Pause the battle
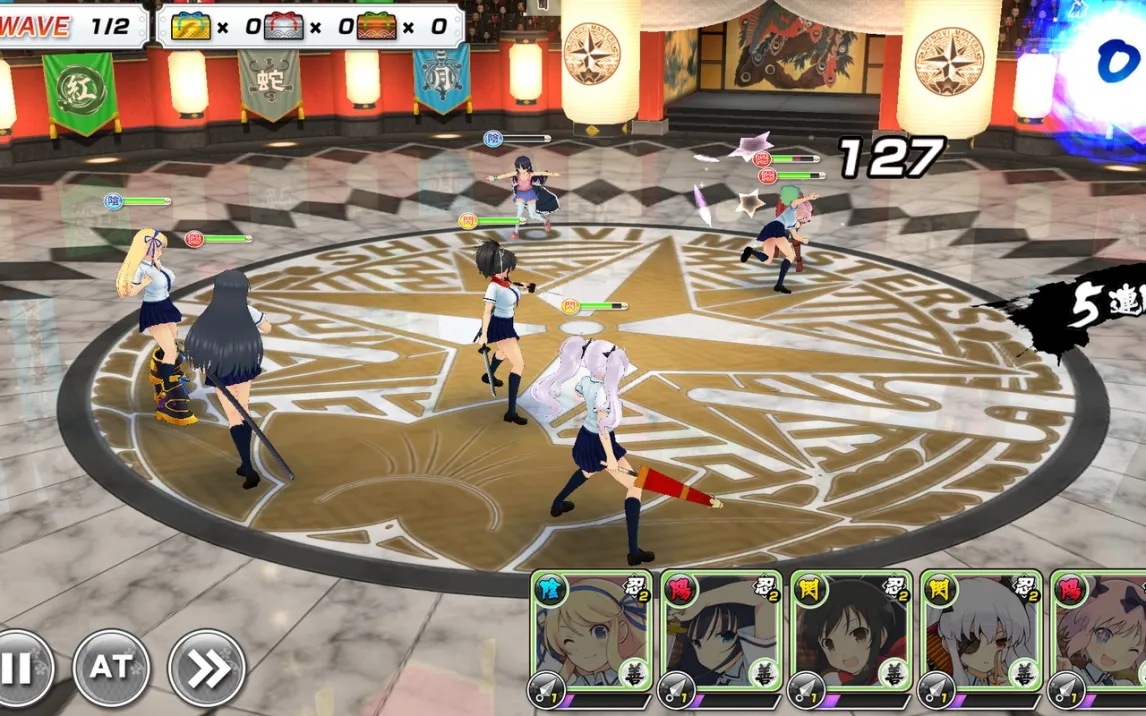 [20, 668]
